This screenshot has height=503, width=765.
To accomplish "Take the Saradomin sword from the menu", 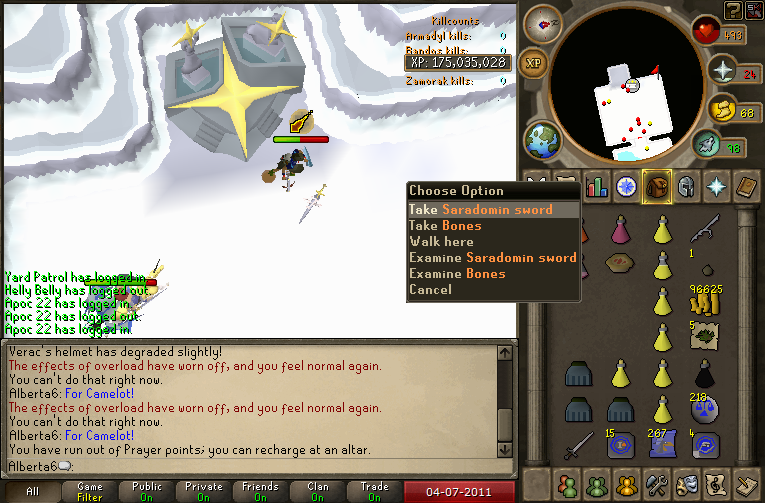I will pyautogui.click(x=480, y=210).
